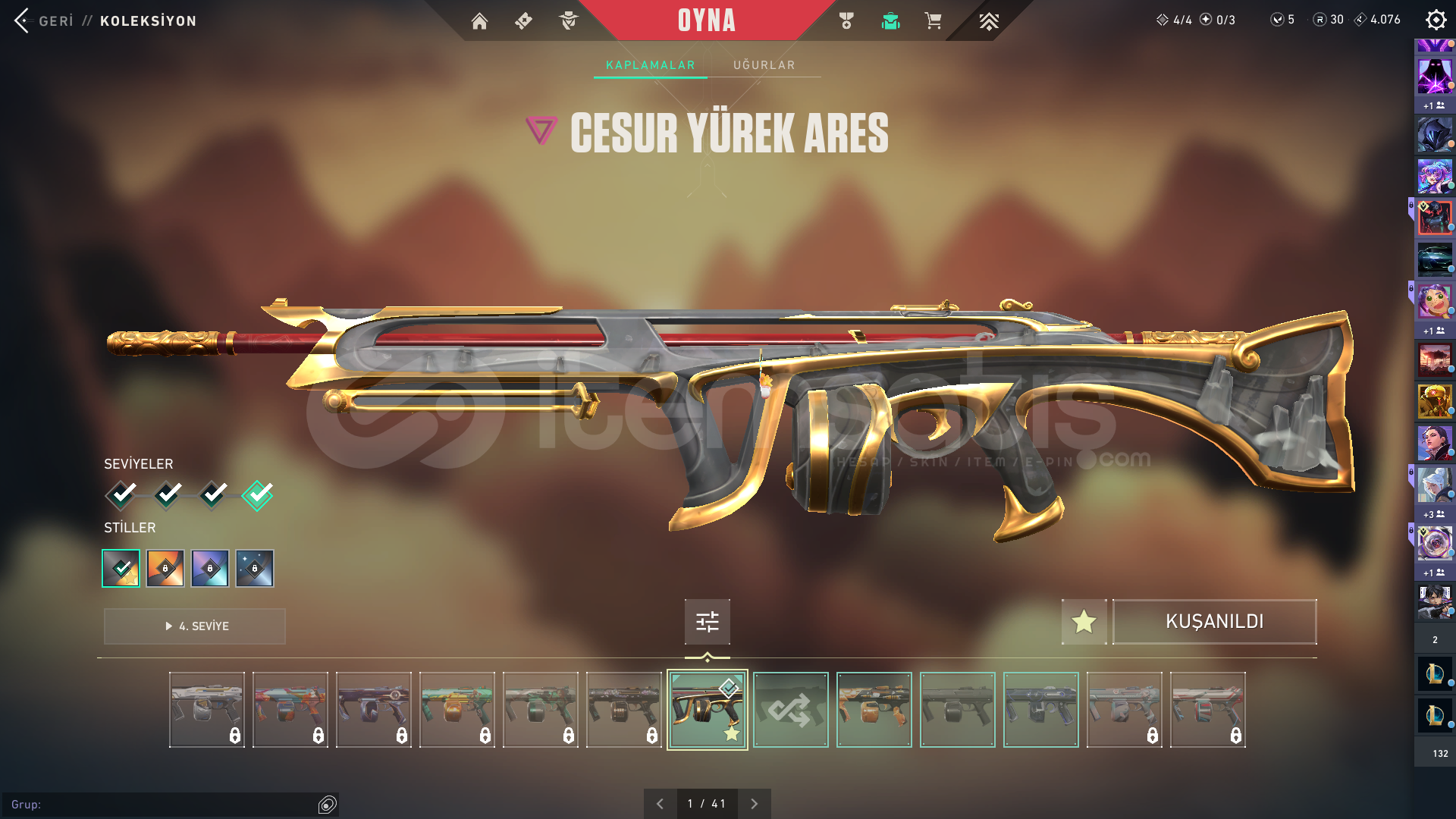Image resolution: width=1456 pixels, height=819 pixels.
Task: Go back to the collection screen
Action: 44,20
